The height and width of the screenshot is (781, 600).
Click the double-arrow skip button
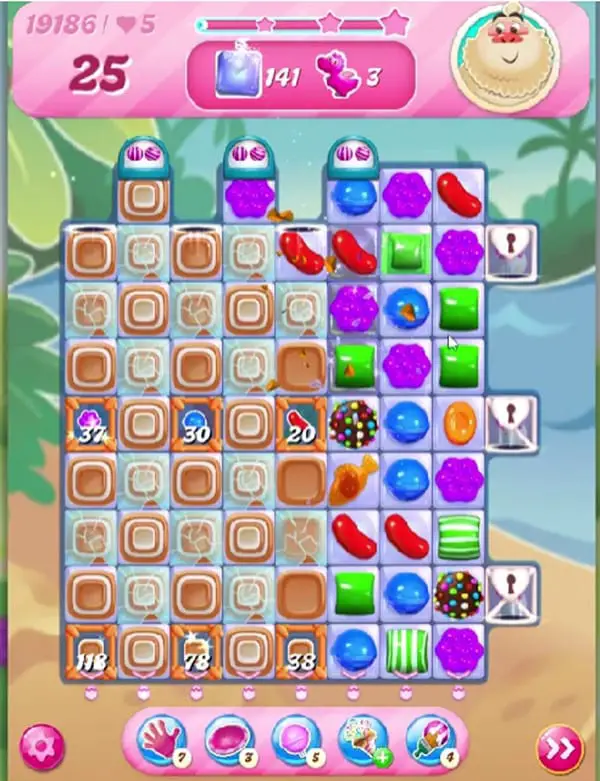(557, 746)
